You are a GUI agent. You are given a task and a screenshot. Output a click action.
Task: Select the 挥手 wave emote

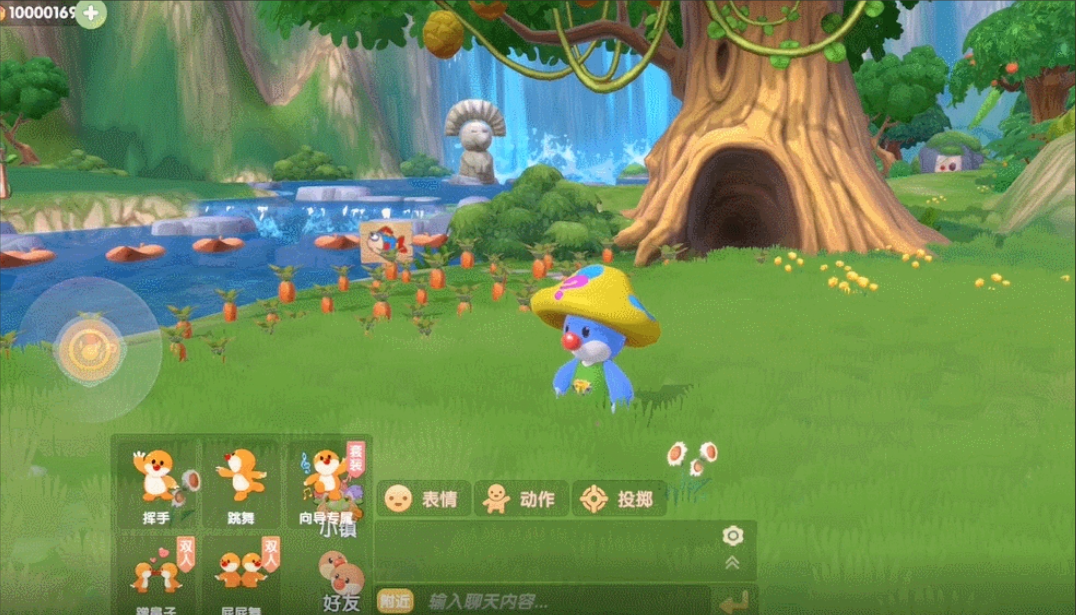157,484
